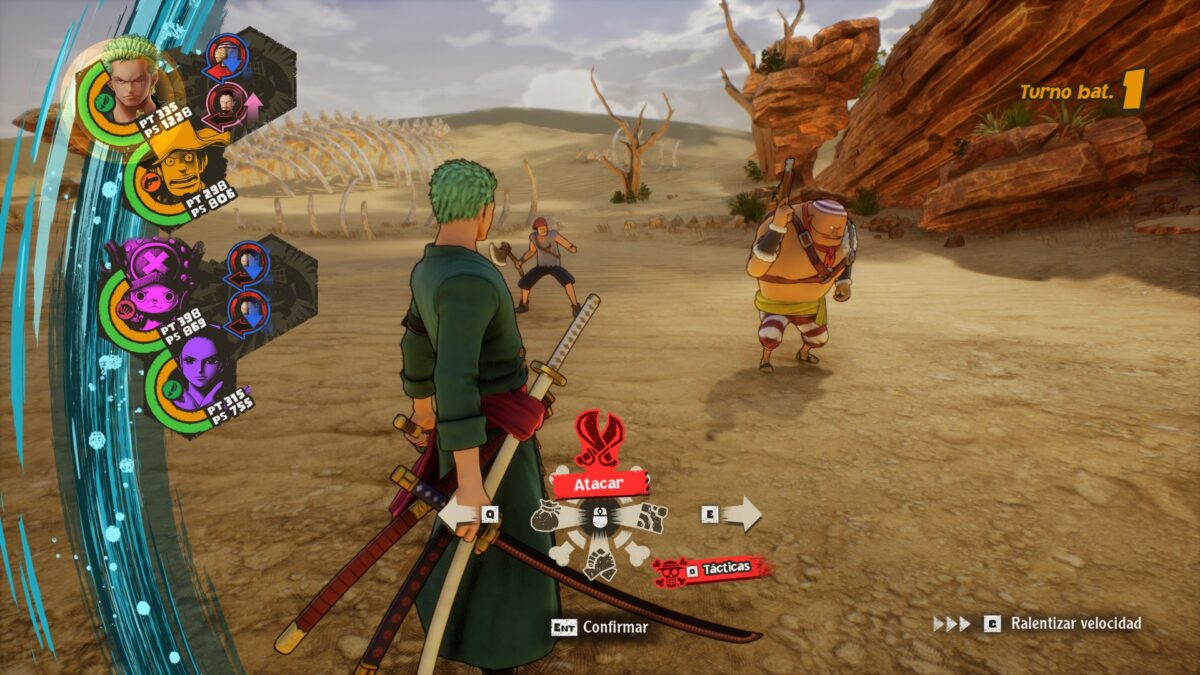Select the Atacar command

(599, 484)
